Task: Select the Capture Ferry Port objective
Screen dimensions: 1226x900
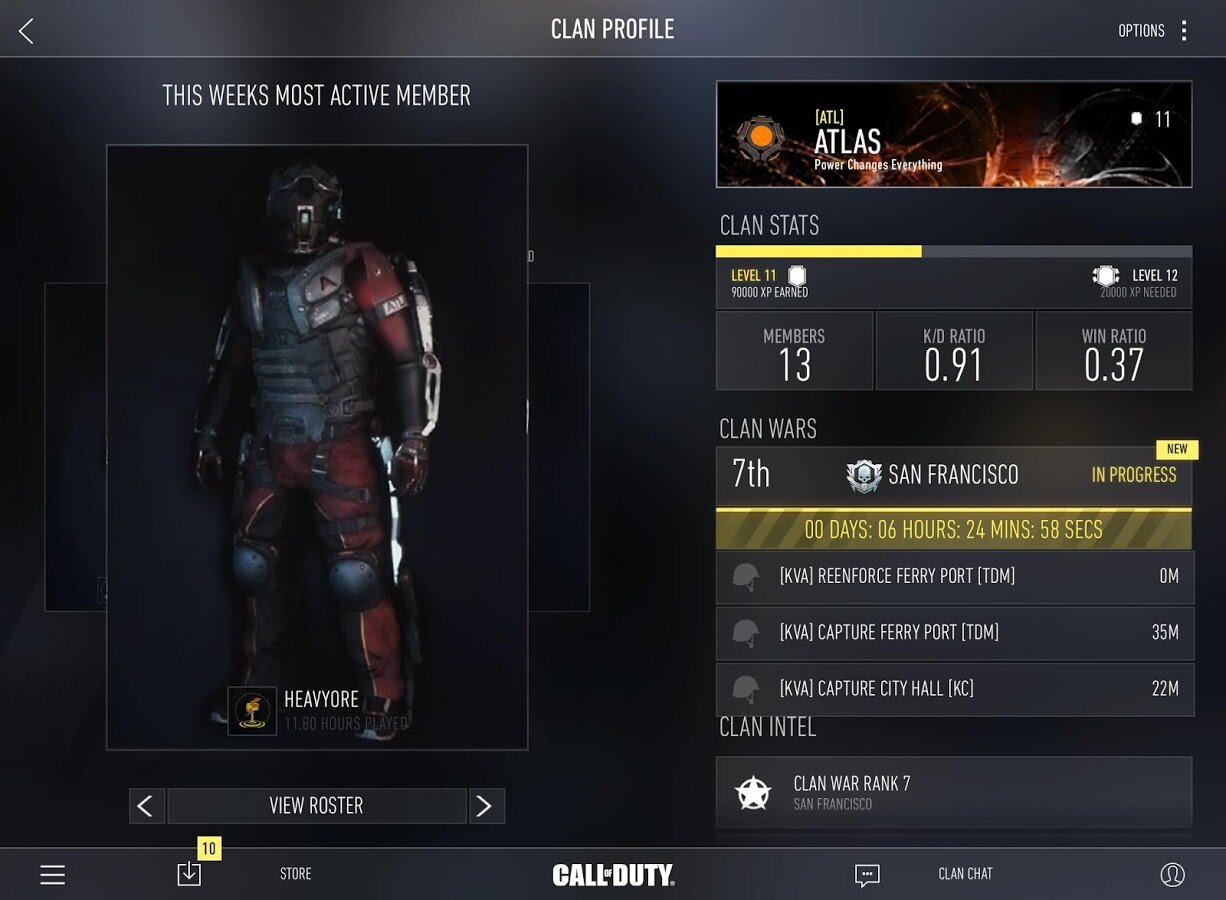Action: tap(954, 632)
